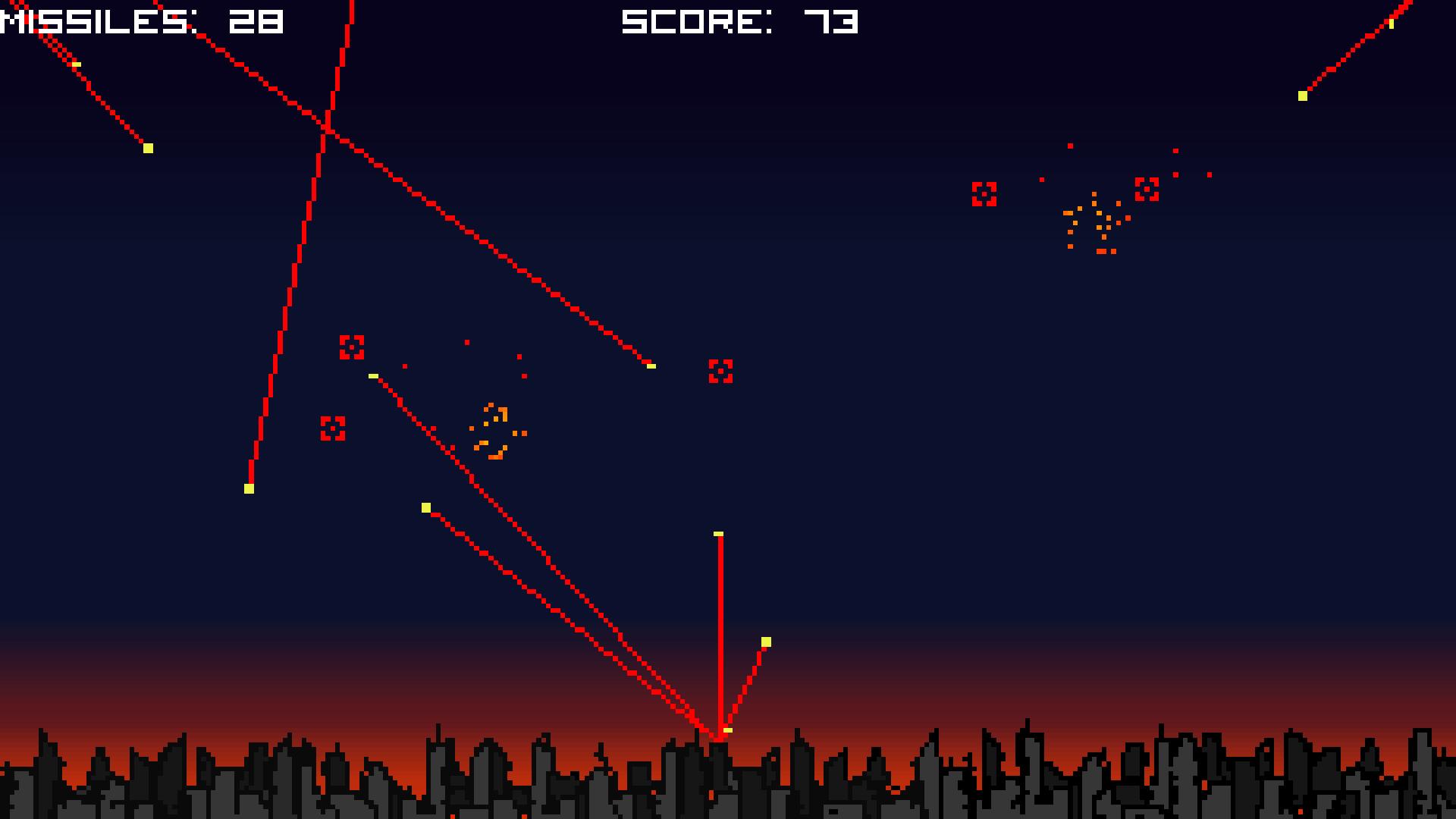Click the yellow warhead descending at far right
The height and width of the screenshot is (819, 1456).
[x=1302, y=96]
